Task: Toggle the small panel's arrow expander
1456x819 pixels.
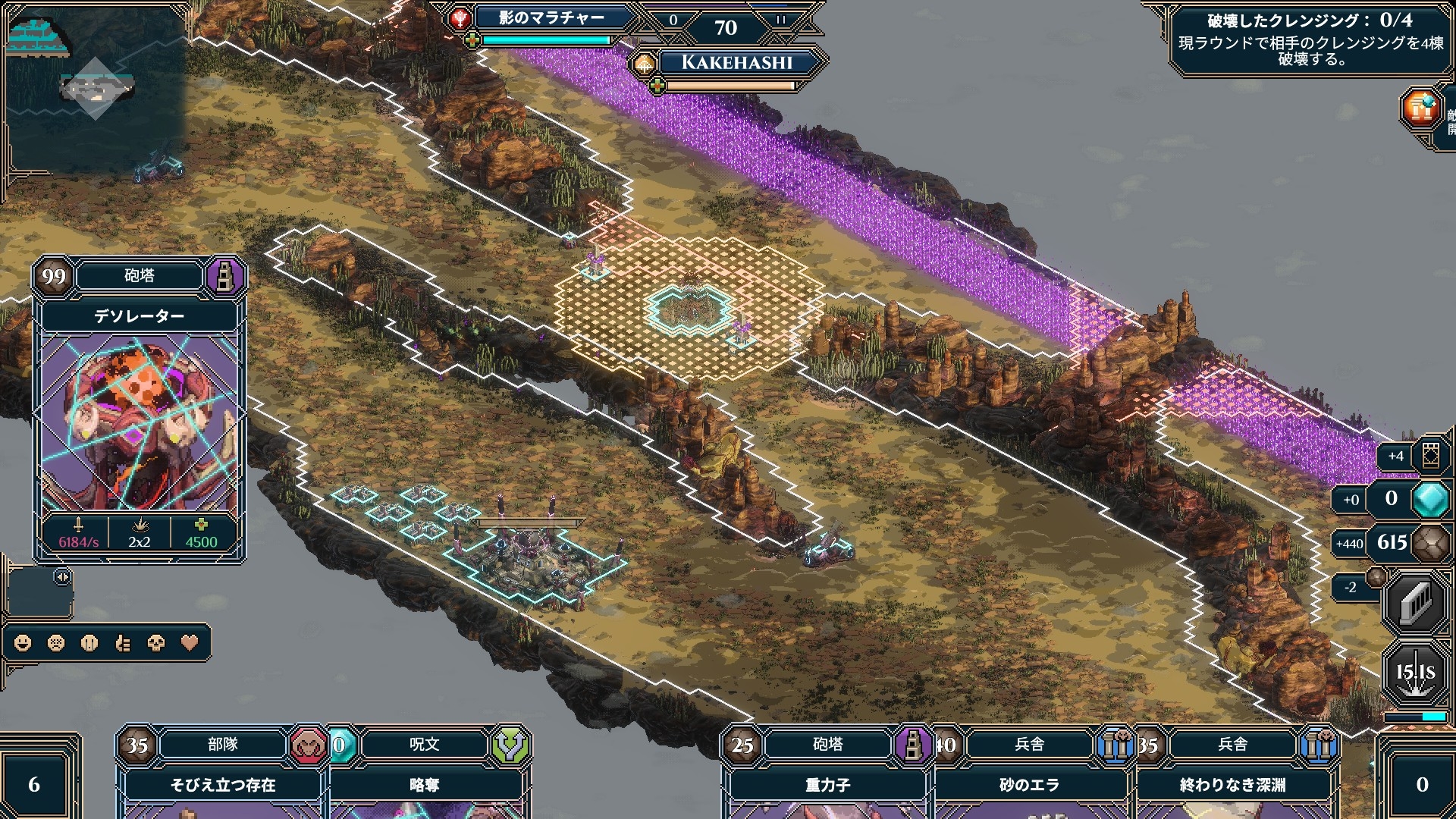Action: tap(62, 578)
